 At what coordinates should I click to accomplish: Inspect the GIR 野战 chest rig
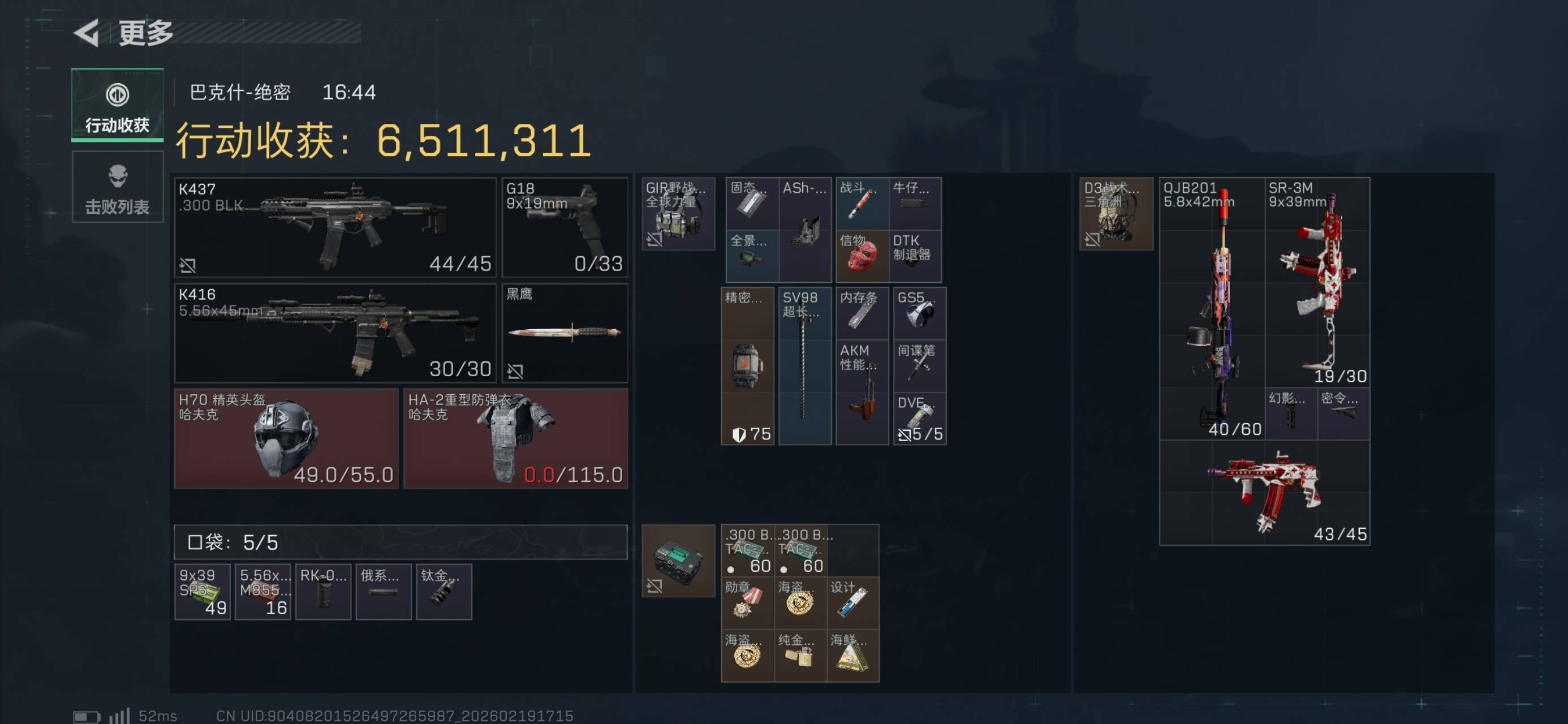click(678, 214)
